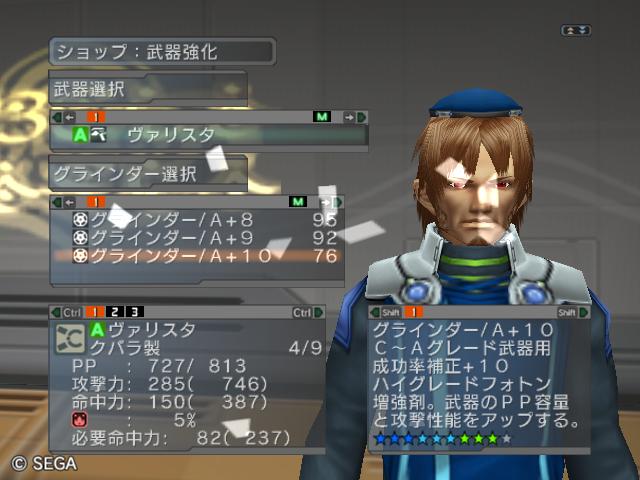Switch to page 2 of weapon details
This screenshot has width=640, height=480.
point(115,313)
